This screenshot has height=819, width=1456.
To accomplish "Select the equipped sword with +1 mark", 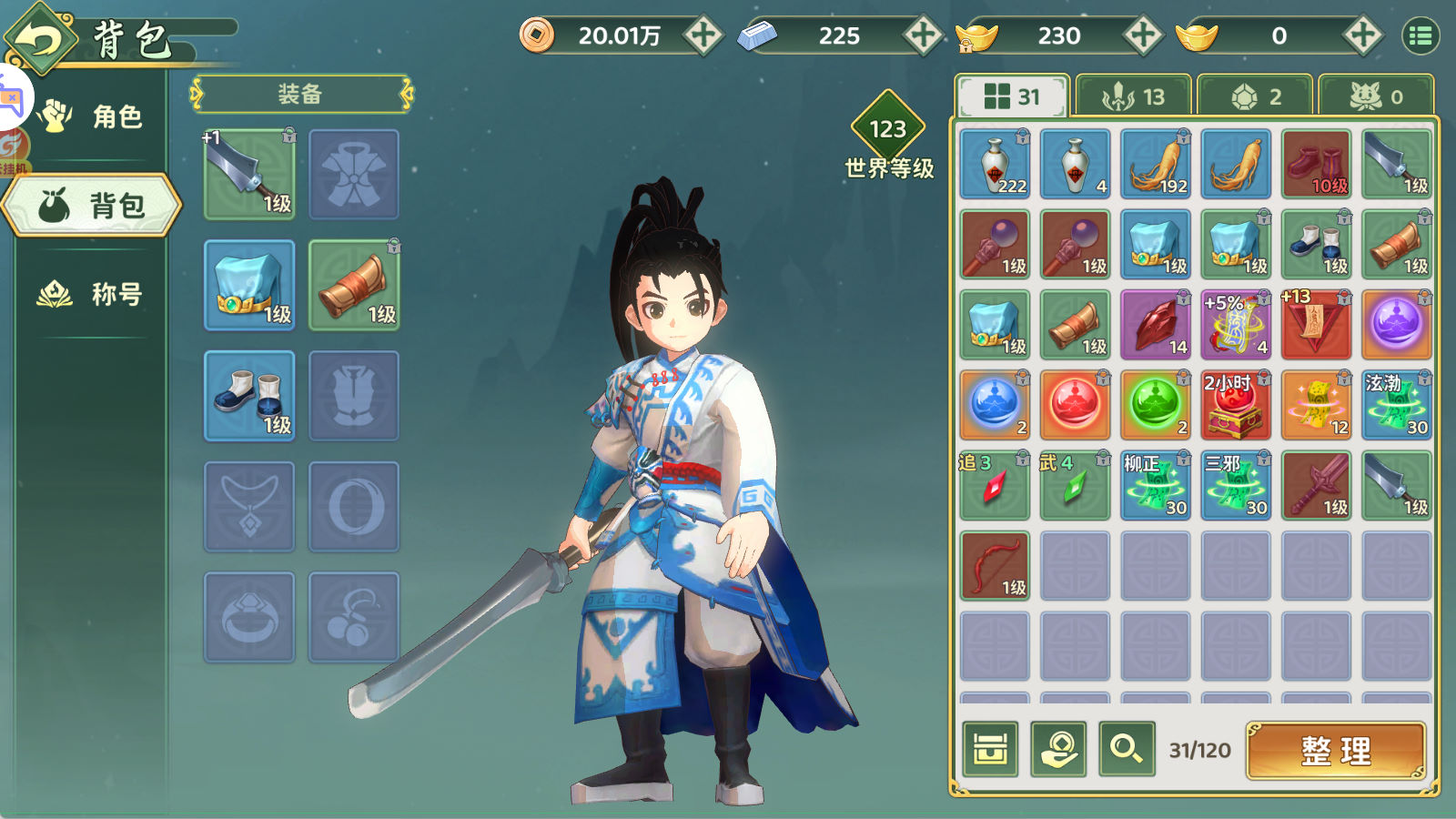I will pos(249,174).
